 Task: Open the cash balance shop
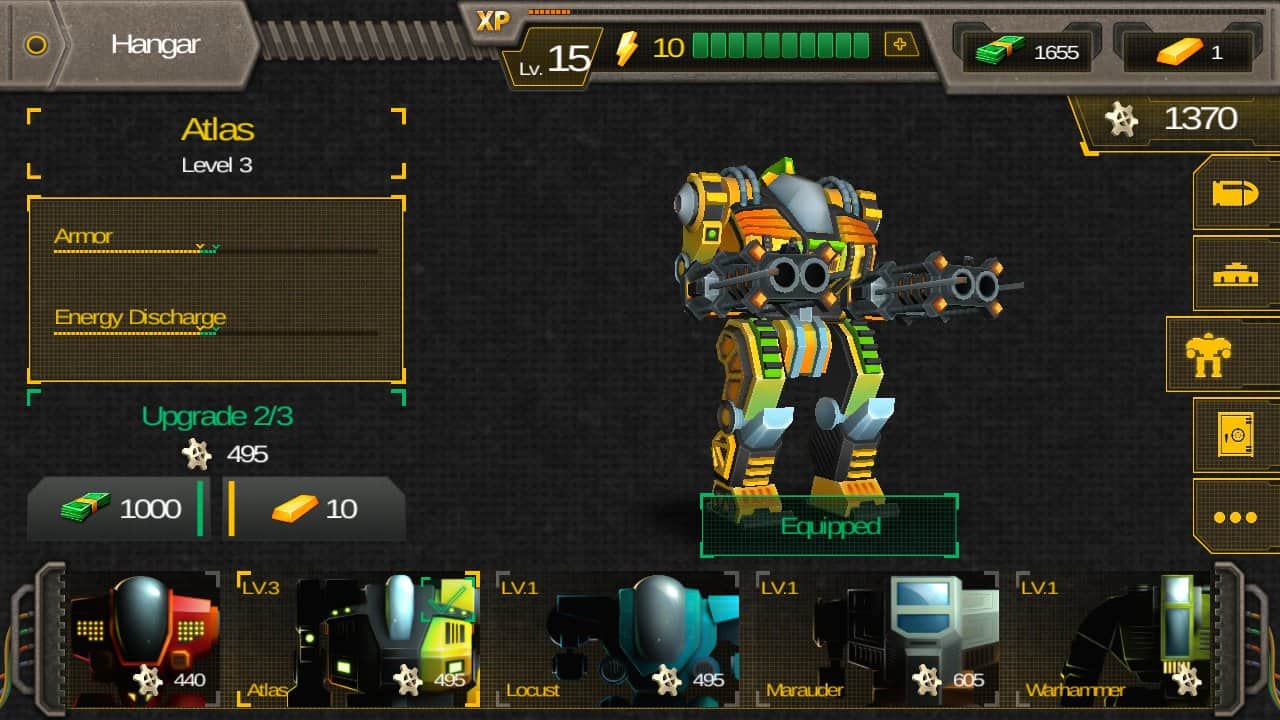point(1023,52)
